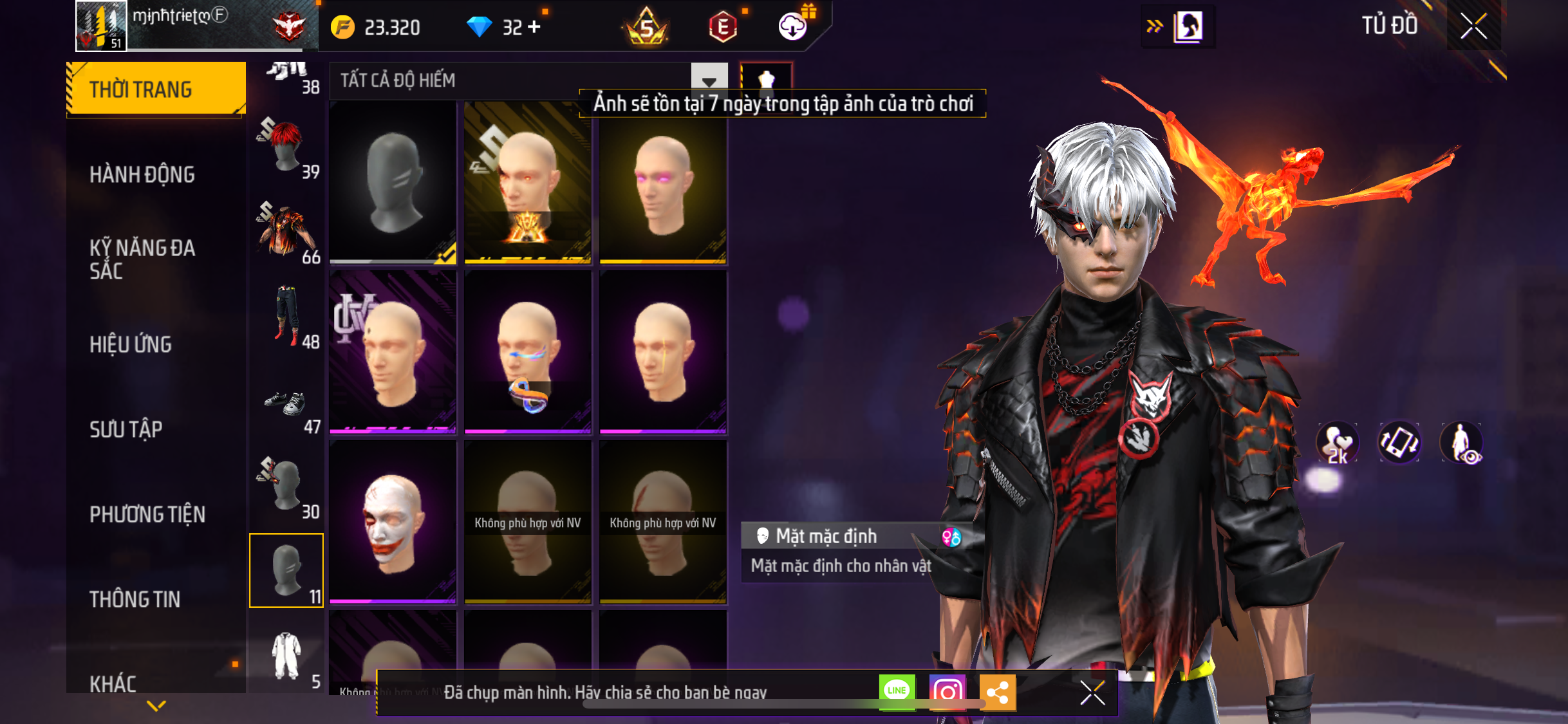Dismiss the screenshot share banner
Image resolution: width=1568 pixels, height=724 pixels.
tap(1092, 693)
